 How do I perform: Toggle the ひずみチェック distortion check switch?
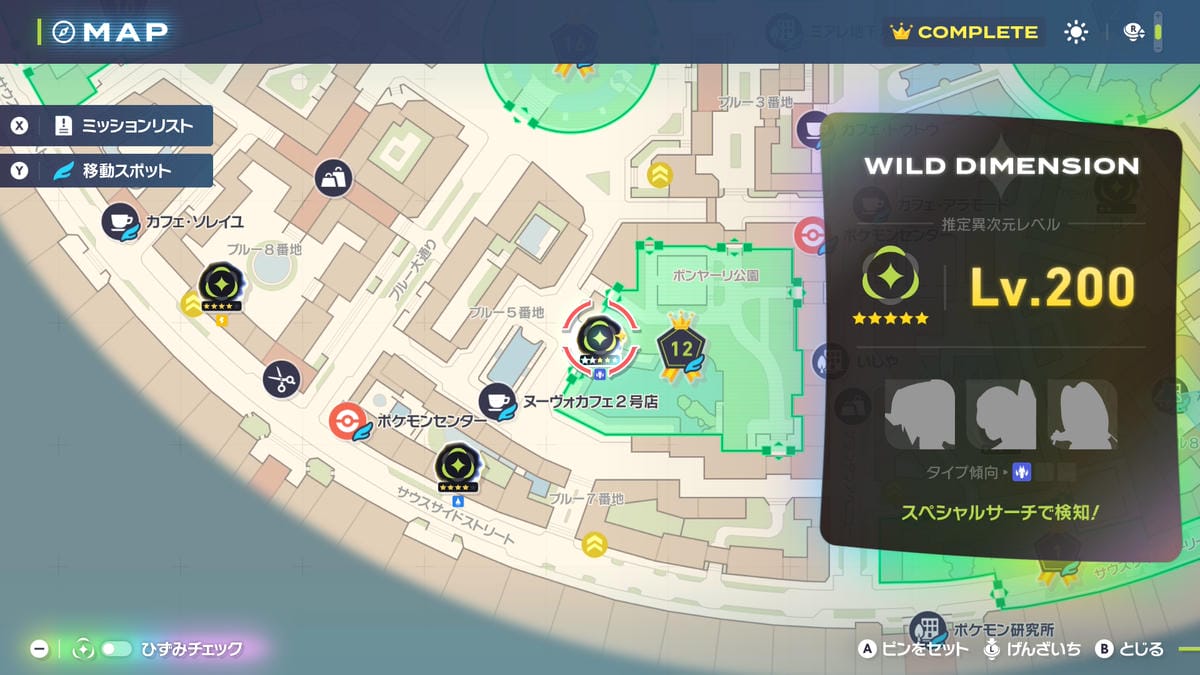115,649
